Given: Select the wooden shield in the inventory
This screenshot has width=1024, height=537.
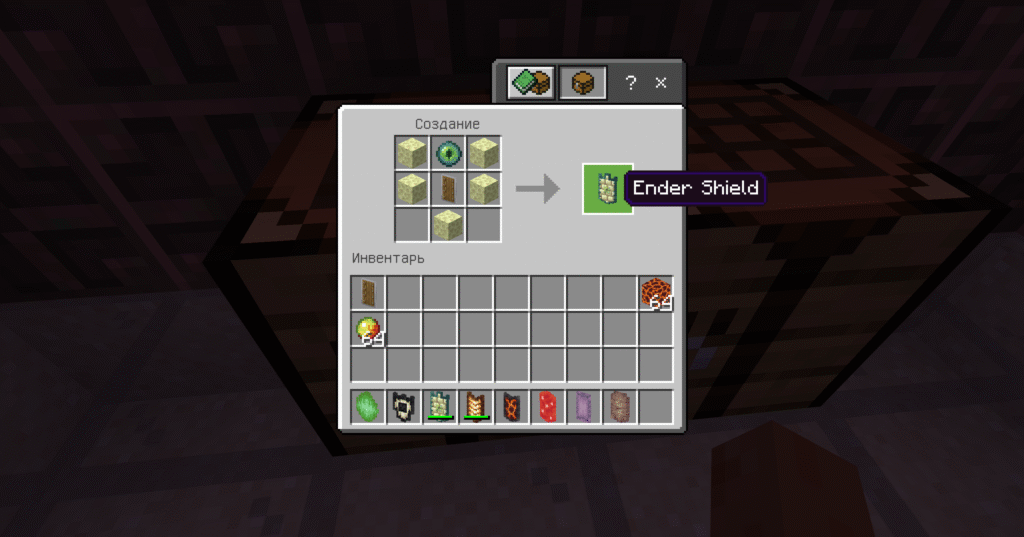Looking at the screenshot, I should (368, 293).
